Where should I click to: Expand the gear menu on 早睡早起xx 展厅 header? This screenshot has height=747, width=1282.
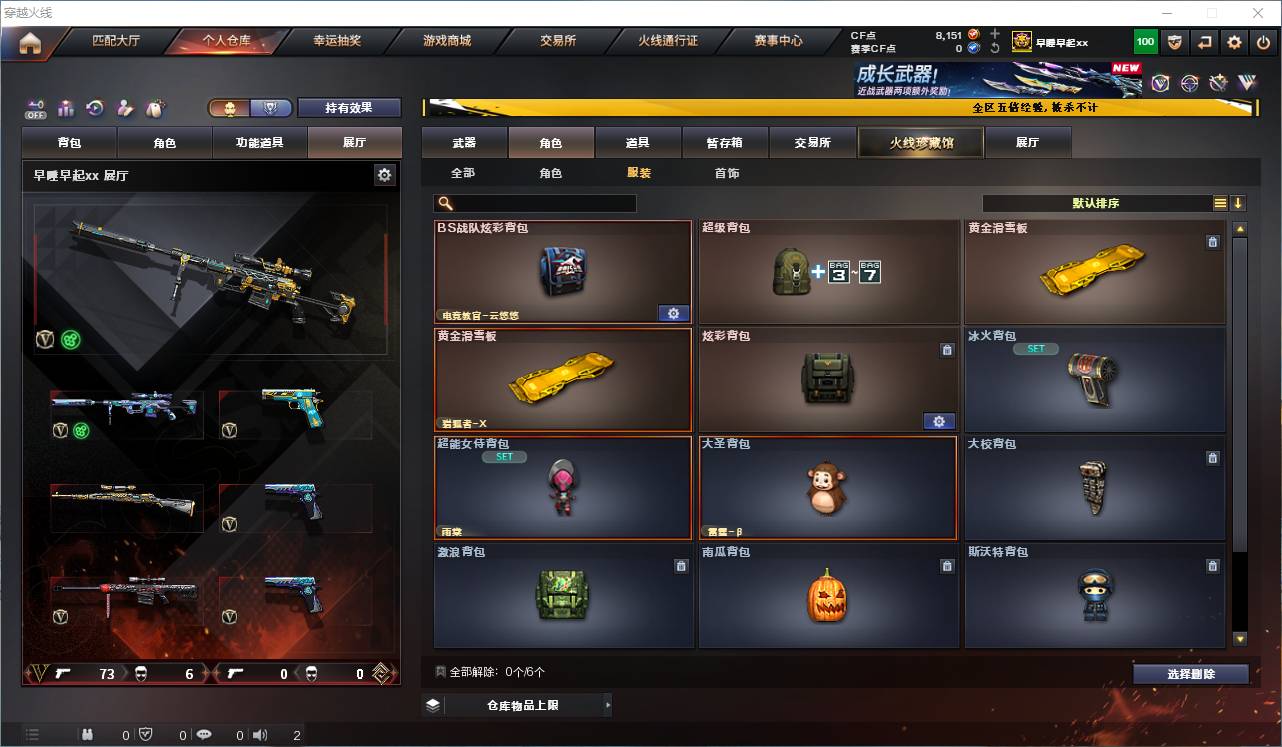(384, 174)
